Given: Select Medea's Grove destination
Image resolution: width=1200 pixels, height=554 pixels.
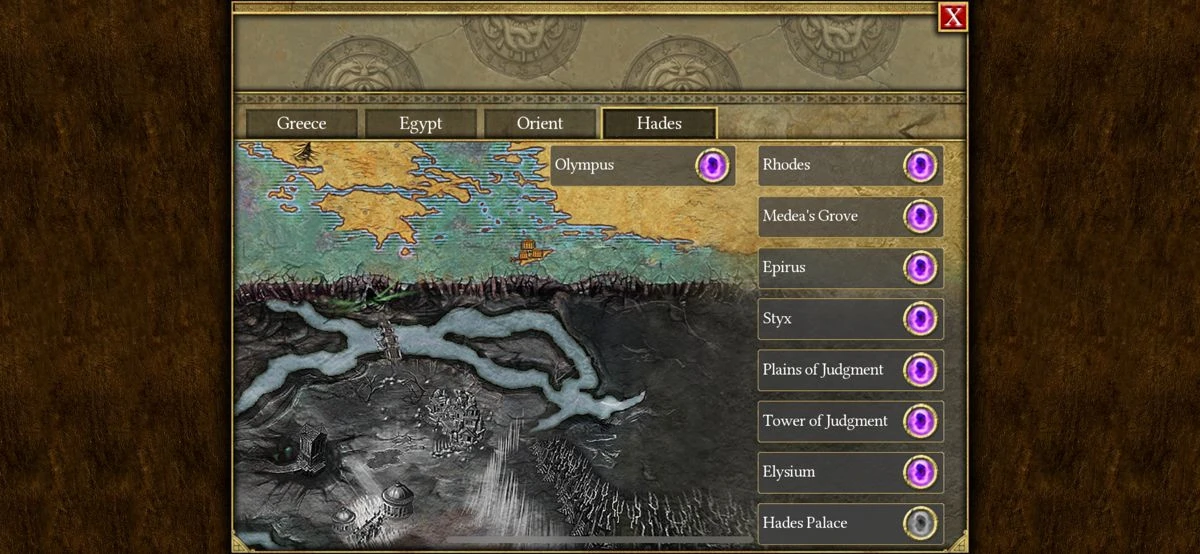Looking at the screenshot, I should click(x=850, y=216).
